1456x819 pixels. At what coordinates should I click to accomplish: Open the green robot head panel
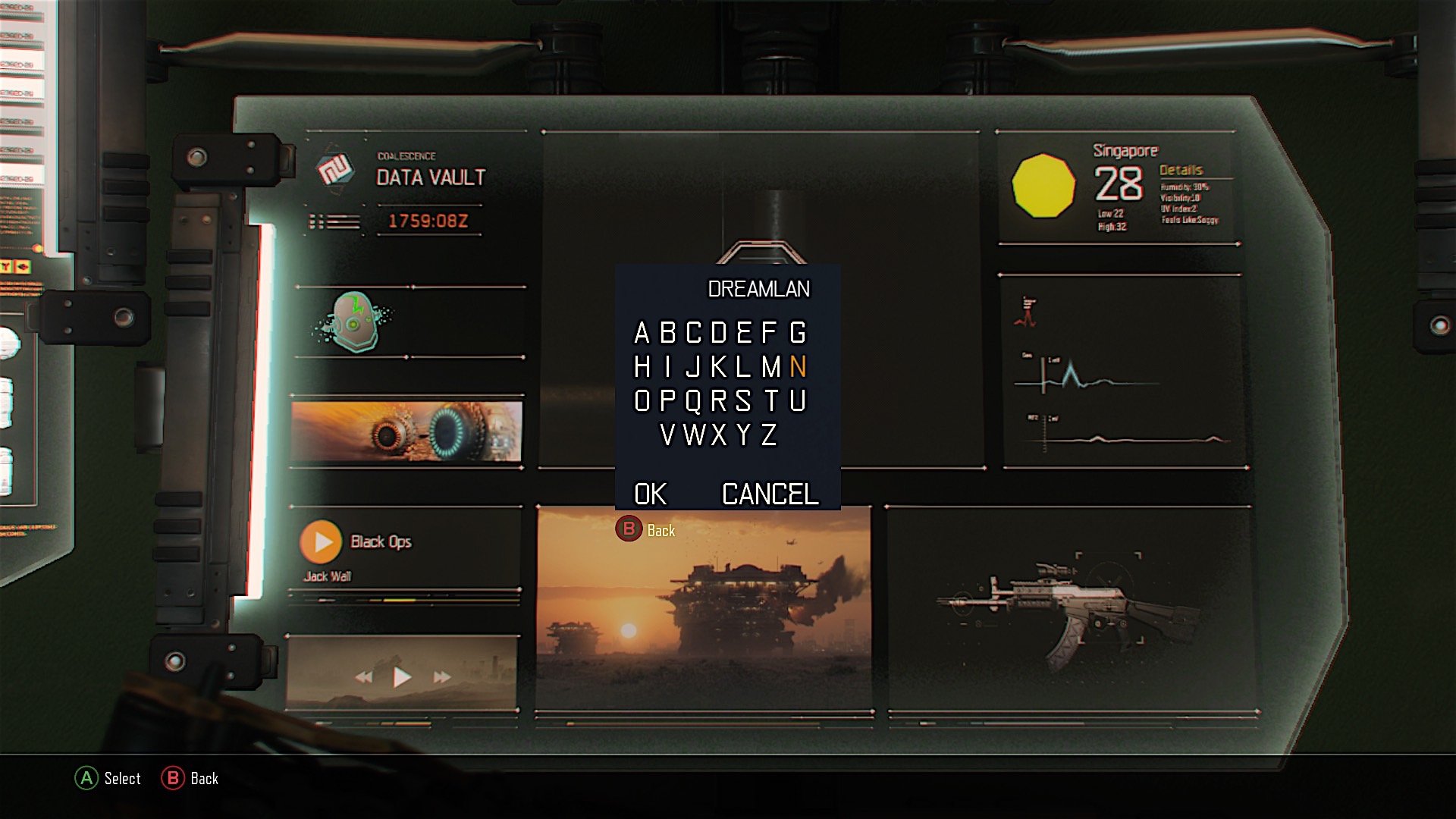353,322
